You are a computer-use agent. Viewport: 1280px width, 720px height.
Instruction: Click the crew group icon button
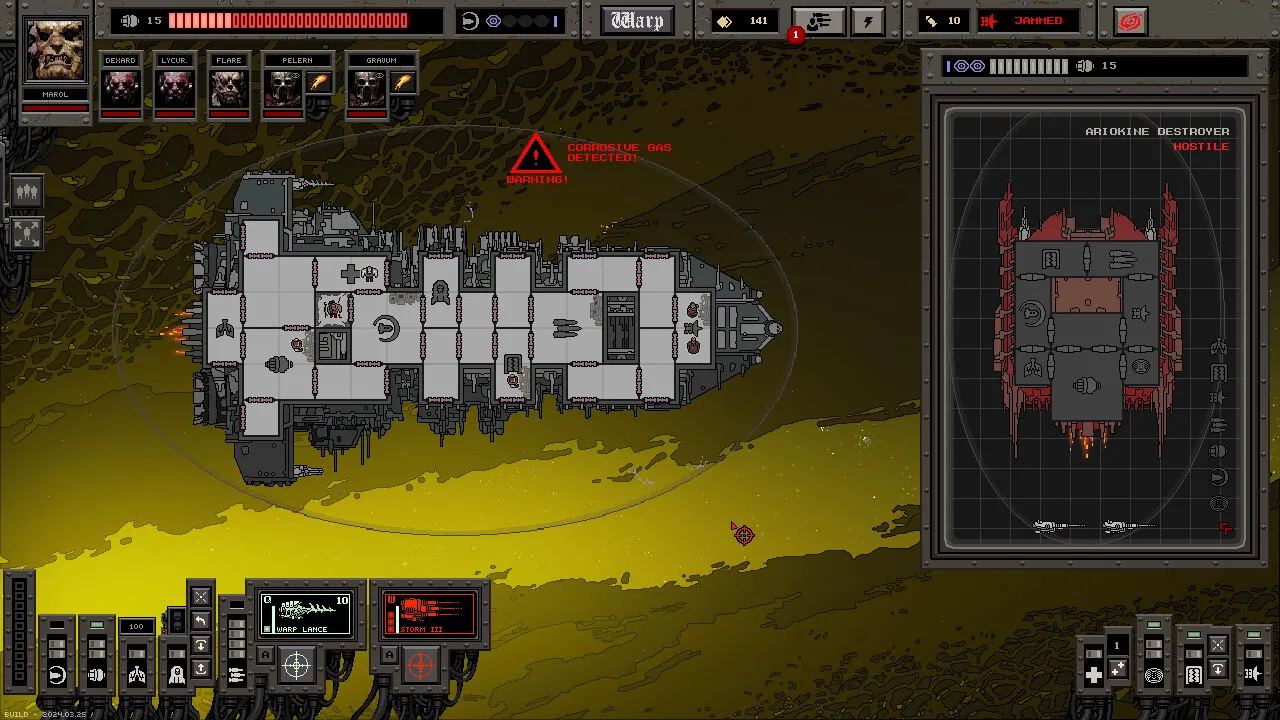pos(27,191)
